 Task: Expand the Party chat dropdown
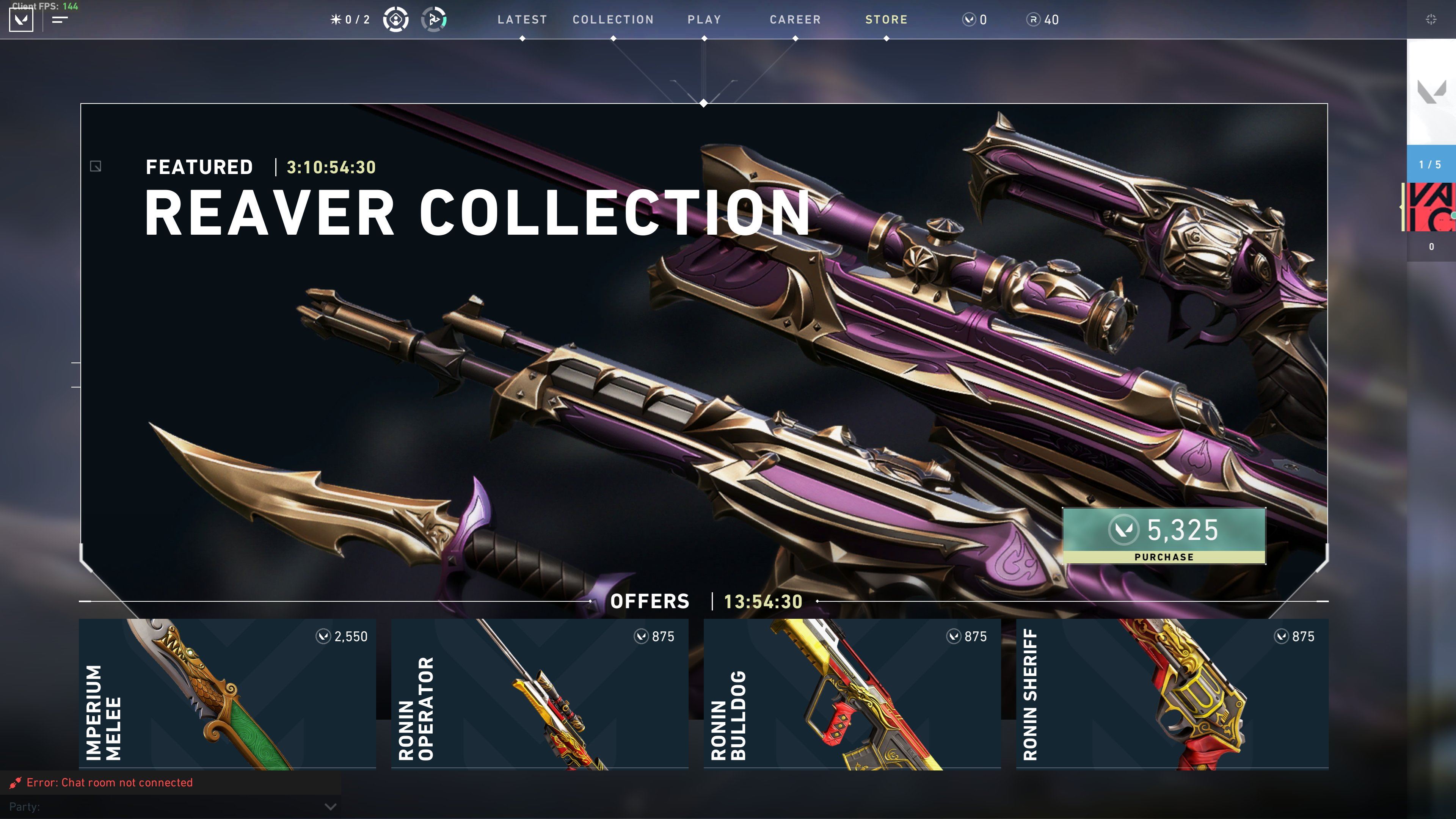click(331, 806)
